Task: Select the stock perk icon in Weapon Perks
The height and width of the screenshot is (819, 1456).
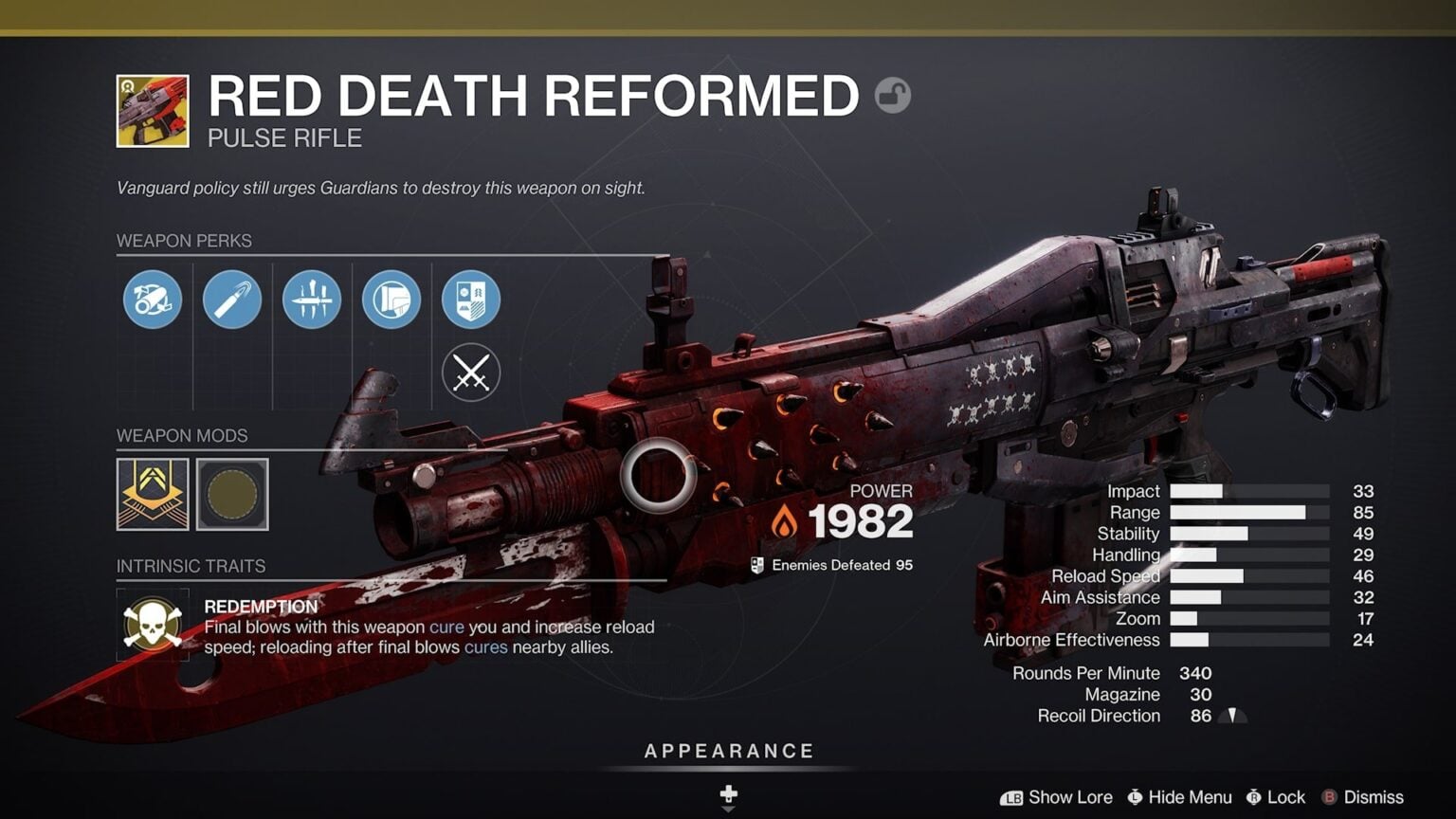Action: (391, 300)
